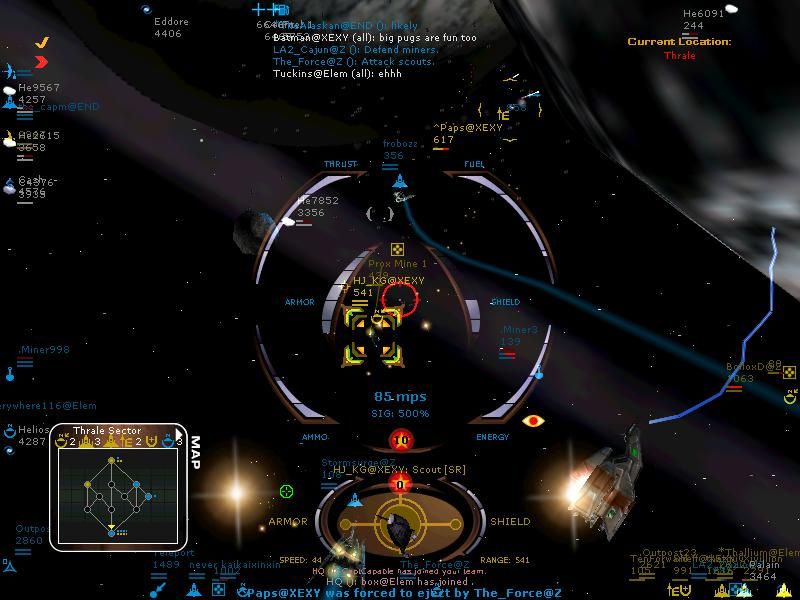Click the orange eye icon near ENERGY
The image size is (800, 600).
click(532, 421)
